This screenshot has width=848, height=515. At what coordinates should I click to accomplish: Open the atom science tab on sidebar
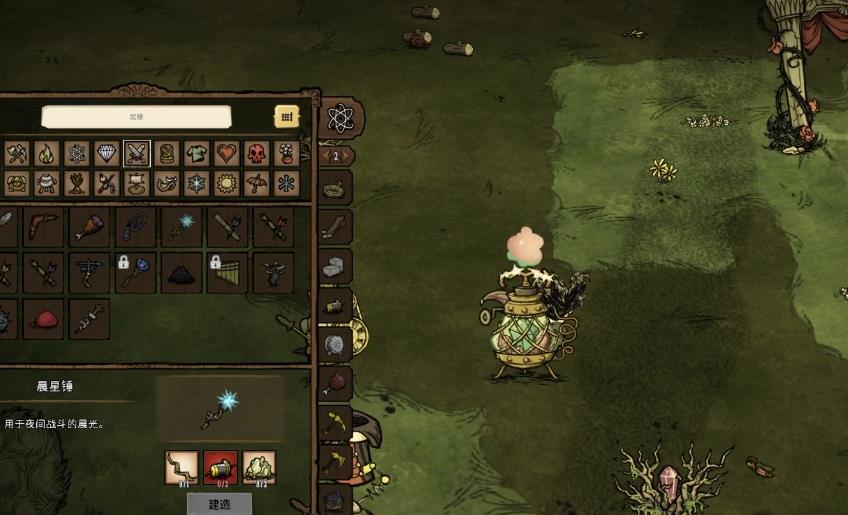(x=340, y=119)
